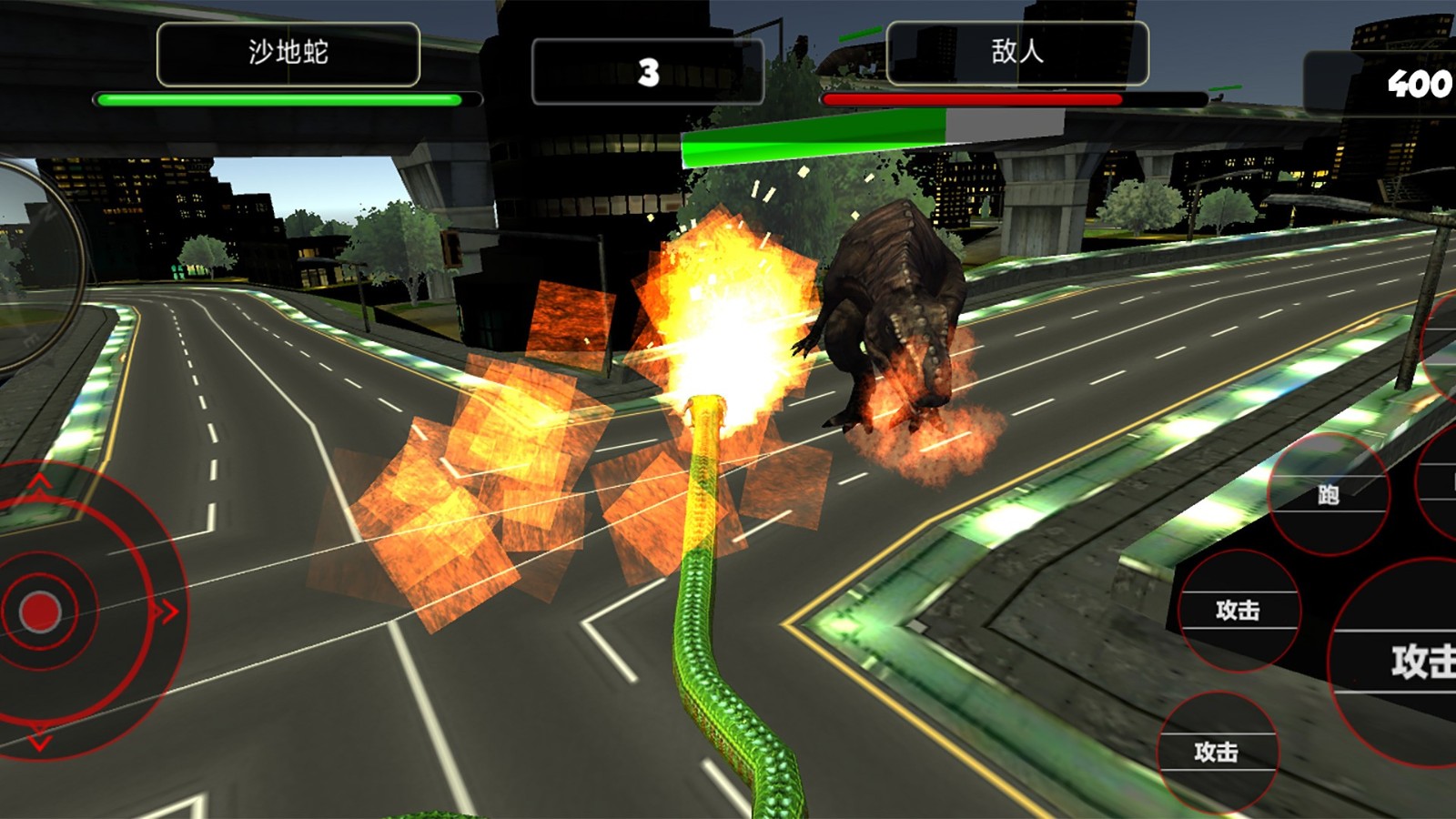
Task: Tap the joystick's up arrow
Action: 39,481
